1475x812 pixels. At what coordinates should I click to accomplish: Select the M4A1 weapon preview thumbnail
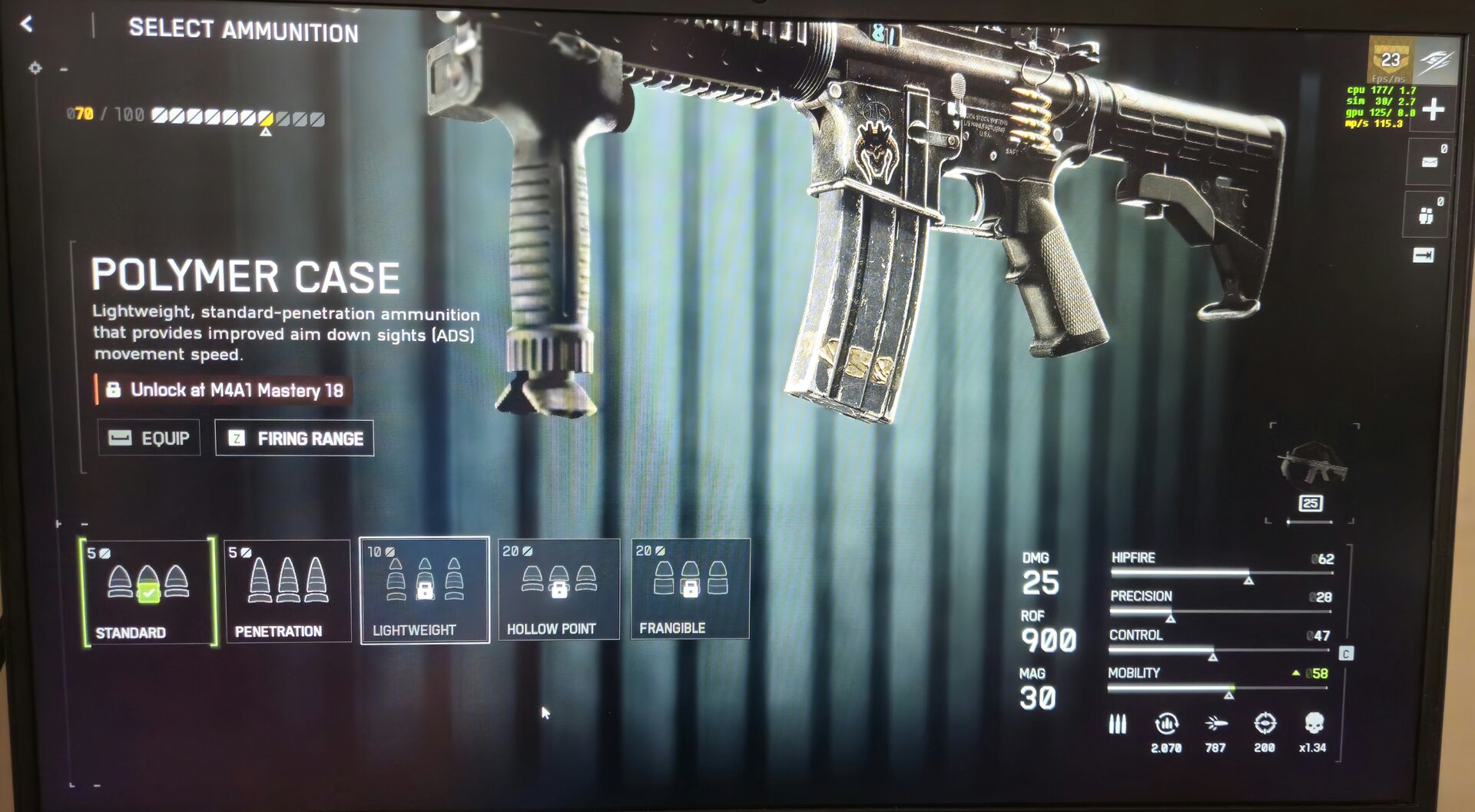1312,466
